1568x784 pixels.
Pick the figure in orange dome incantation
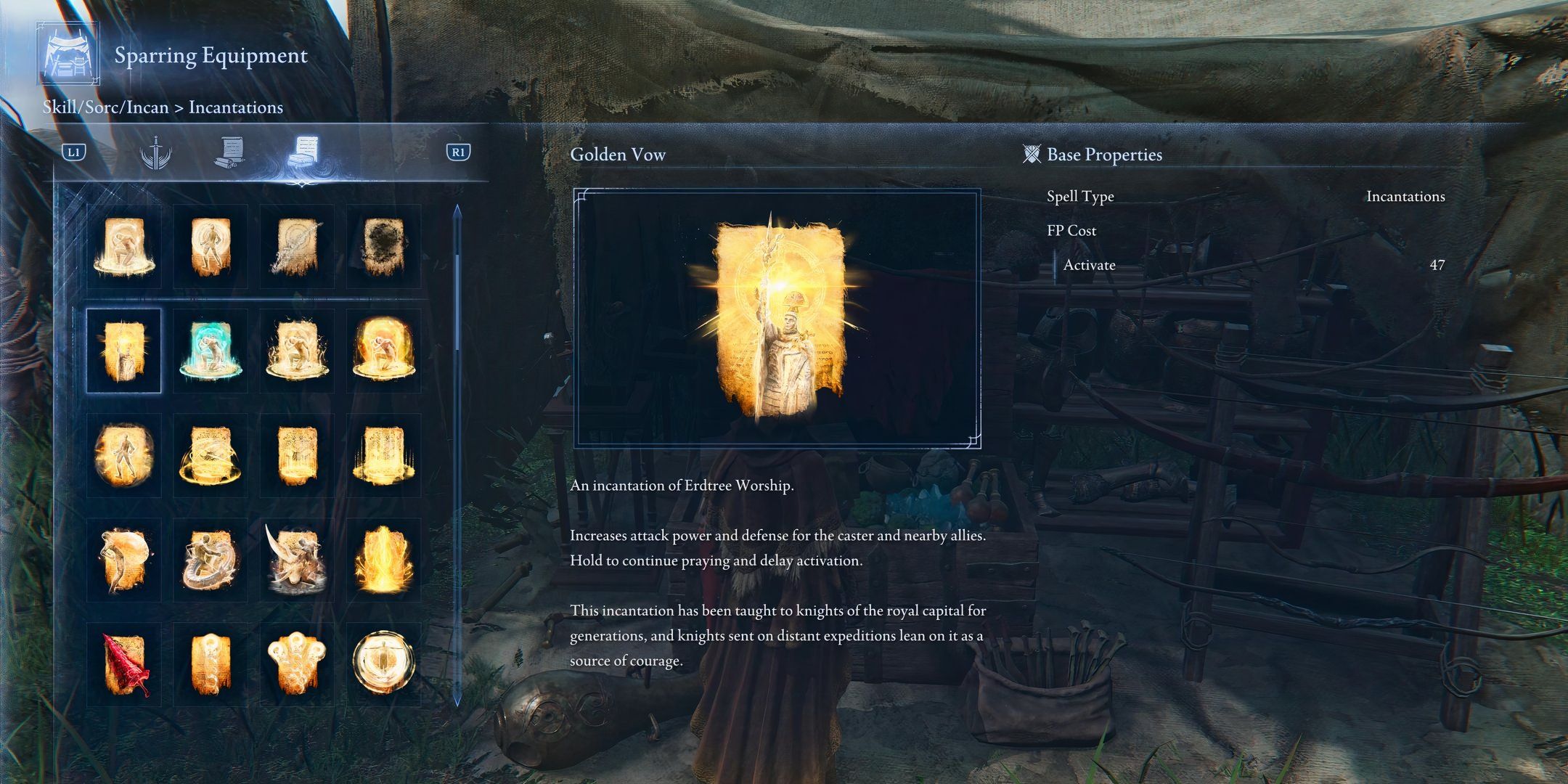(383, 351)
